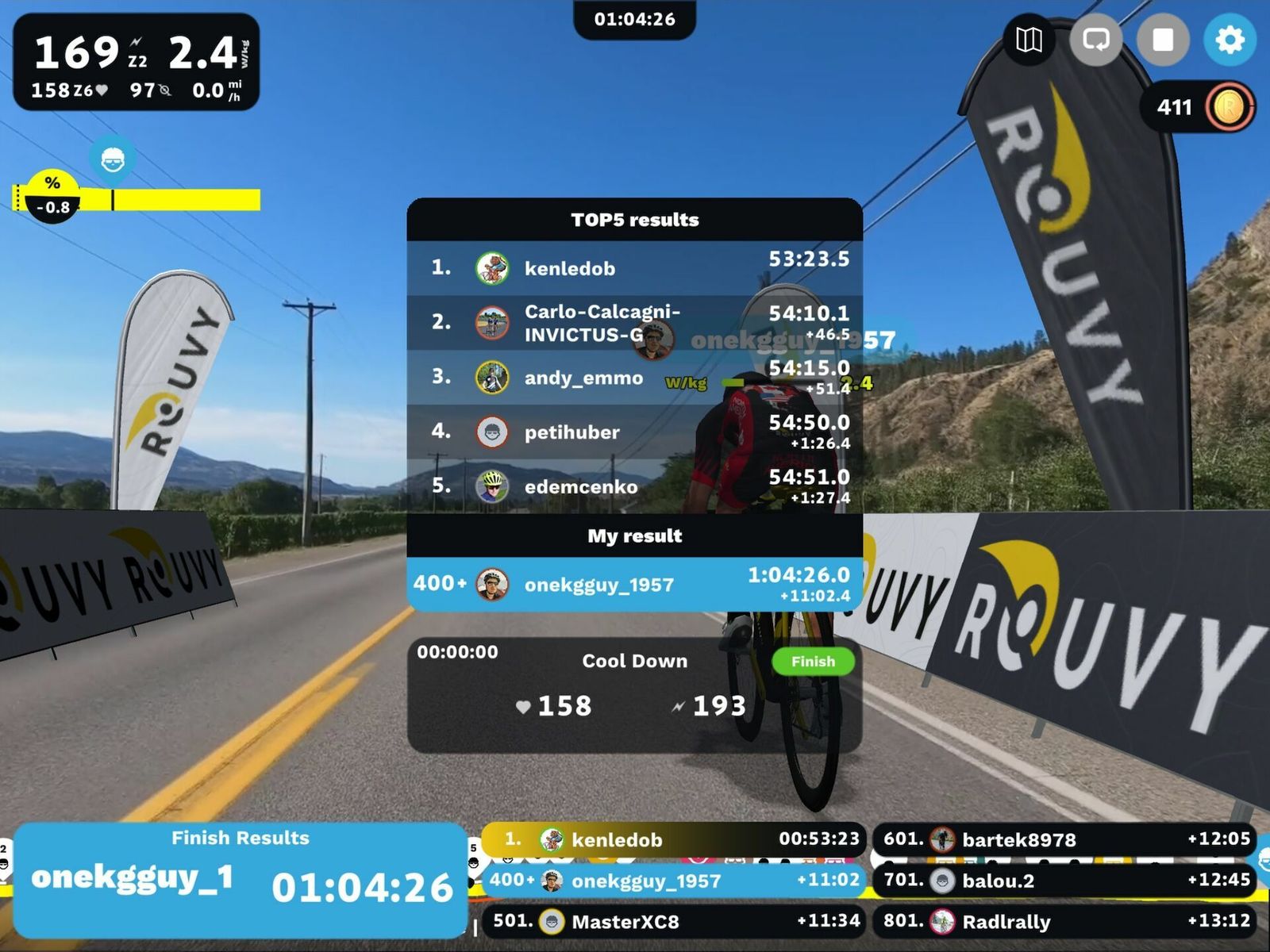Click the coin balance showing 411
Viewport: 1270px width, 952px height.
click(1197, 107)
